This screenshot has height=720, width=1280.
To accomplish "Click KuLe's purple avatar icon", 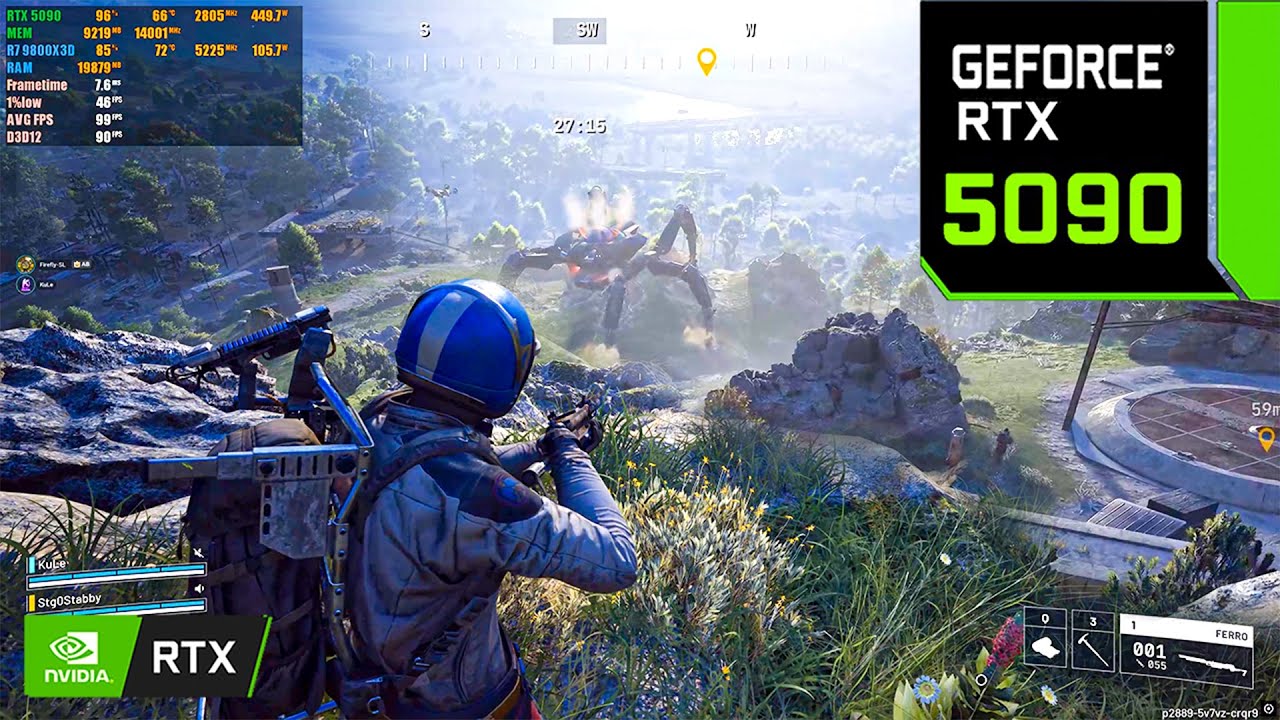I will tap(25, 284).
